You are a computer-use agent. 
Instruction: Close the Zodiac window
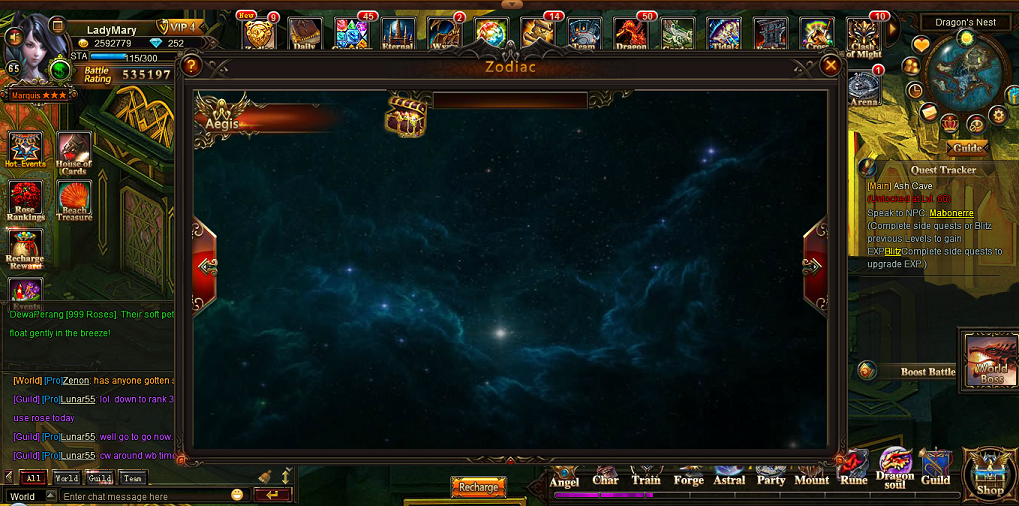pos(830,66)
